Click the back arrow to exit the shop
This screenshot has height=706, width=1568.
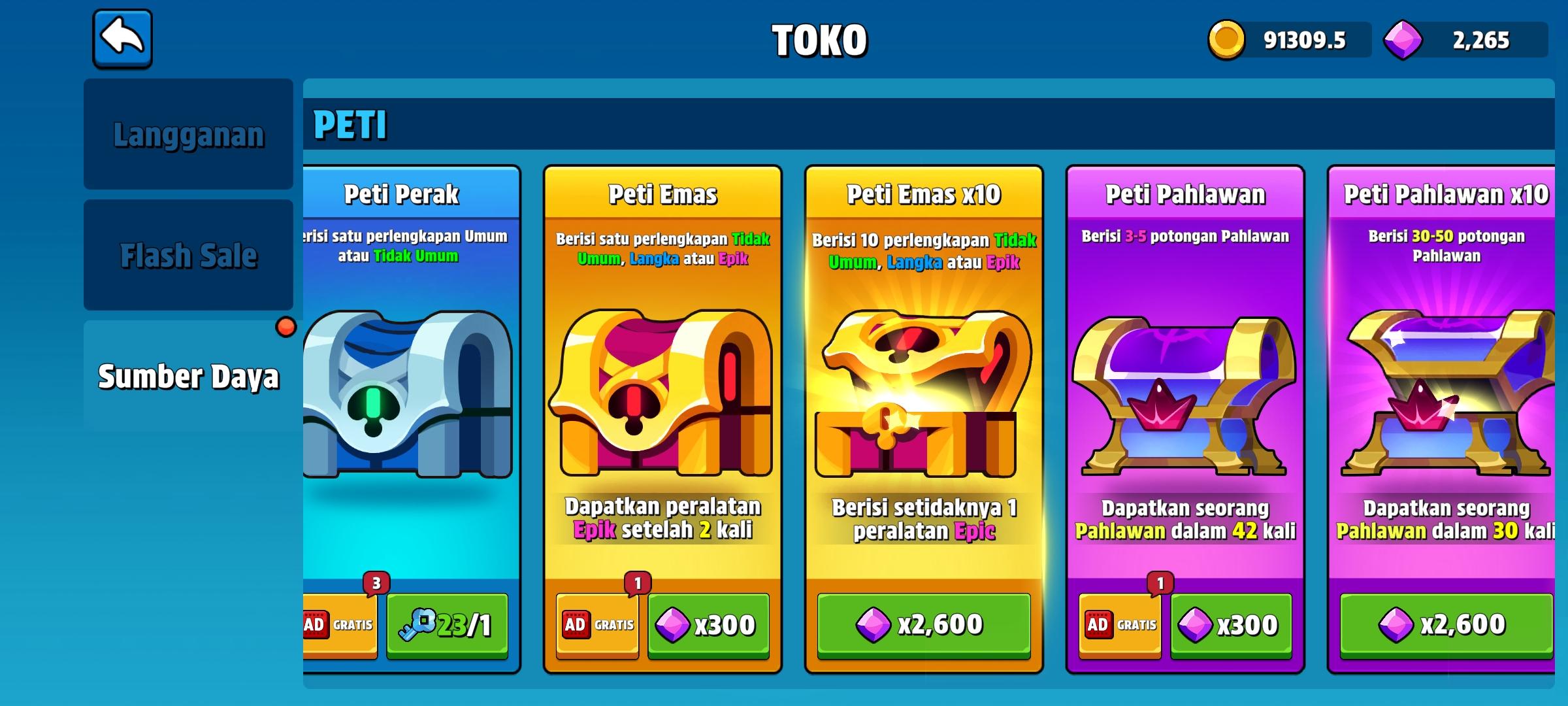point(123,41)
